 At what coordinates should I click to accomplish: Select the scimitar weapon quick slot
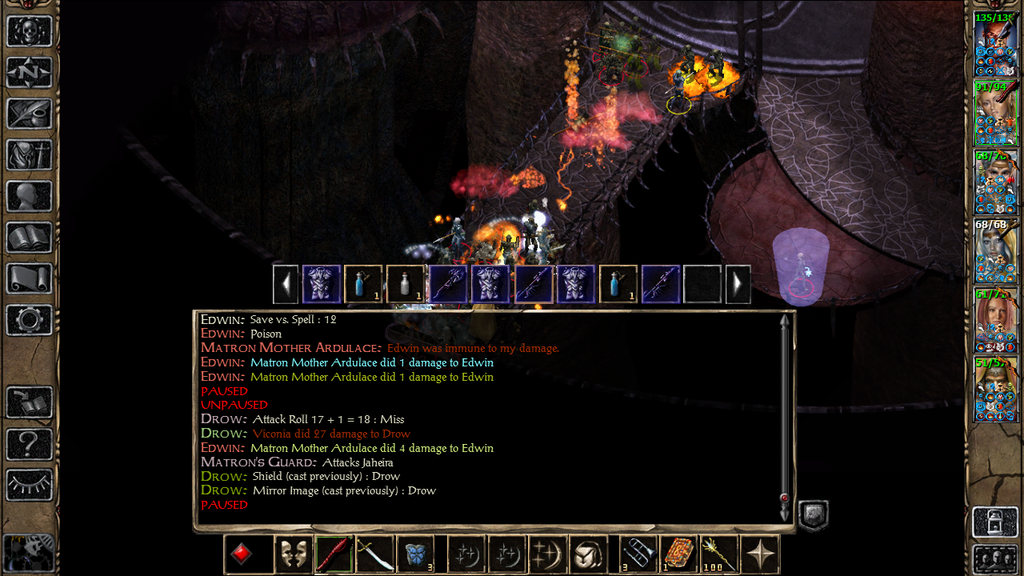374,554
